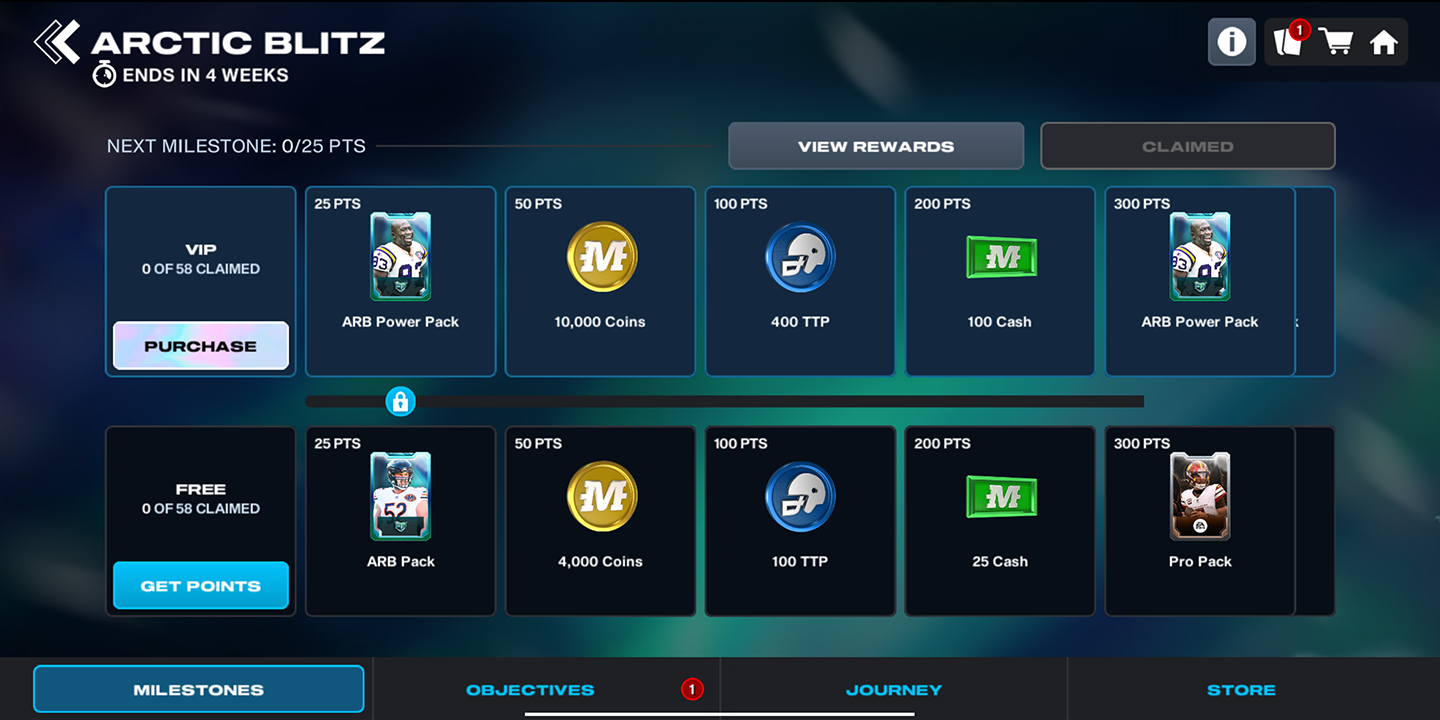Return home via the house icon

1384,42
